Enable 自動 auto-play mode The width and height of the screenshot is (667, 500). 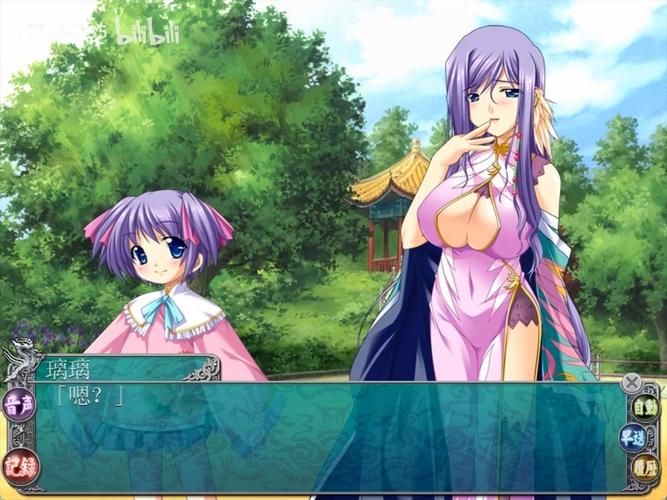pyautogui.click(x=644, y=406)
